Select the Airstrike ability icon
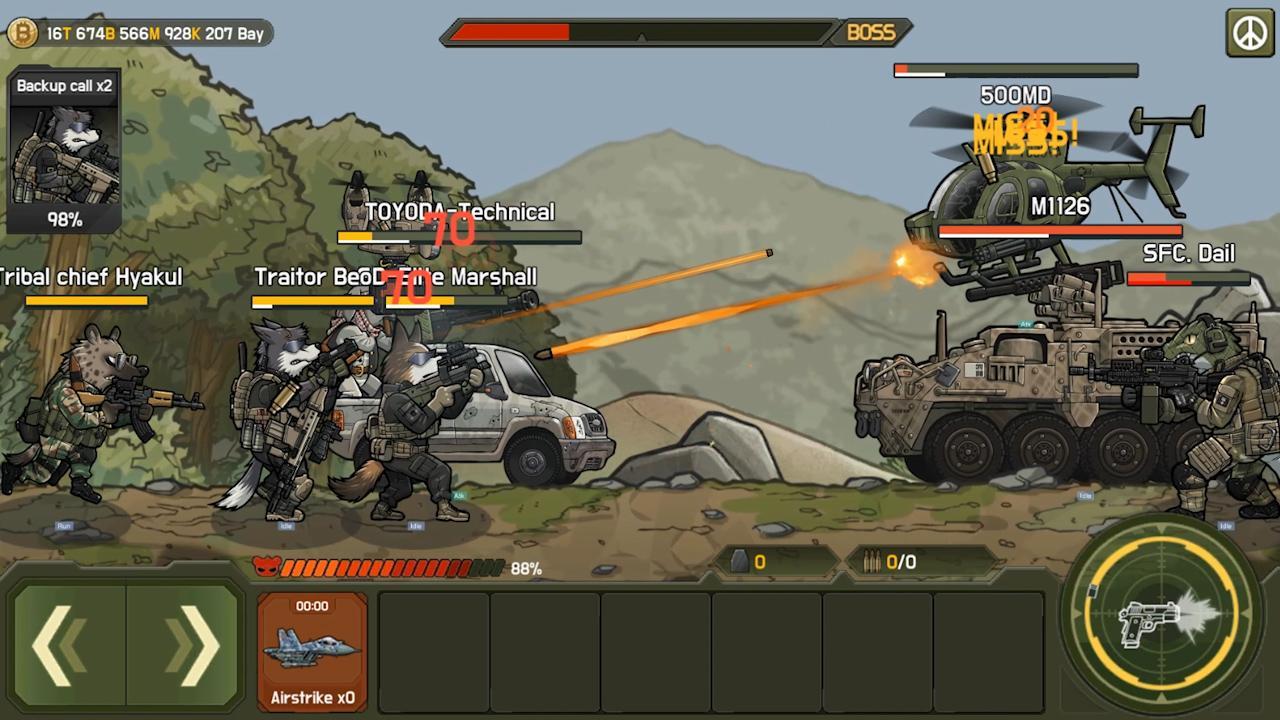 [312, 650]
